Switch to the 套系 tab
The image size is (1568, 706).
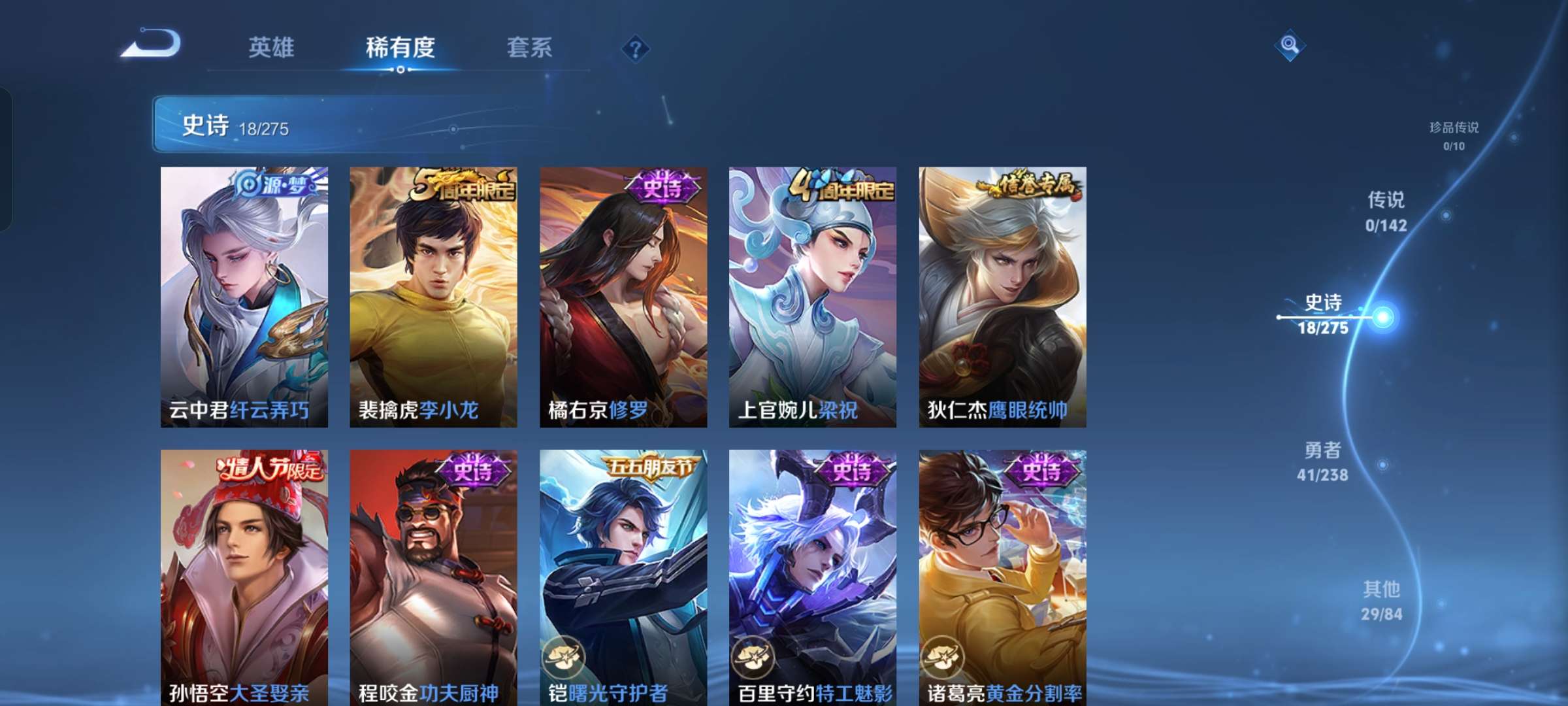click(x=529, y=47)
